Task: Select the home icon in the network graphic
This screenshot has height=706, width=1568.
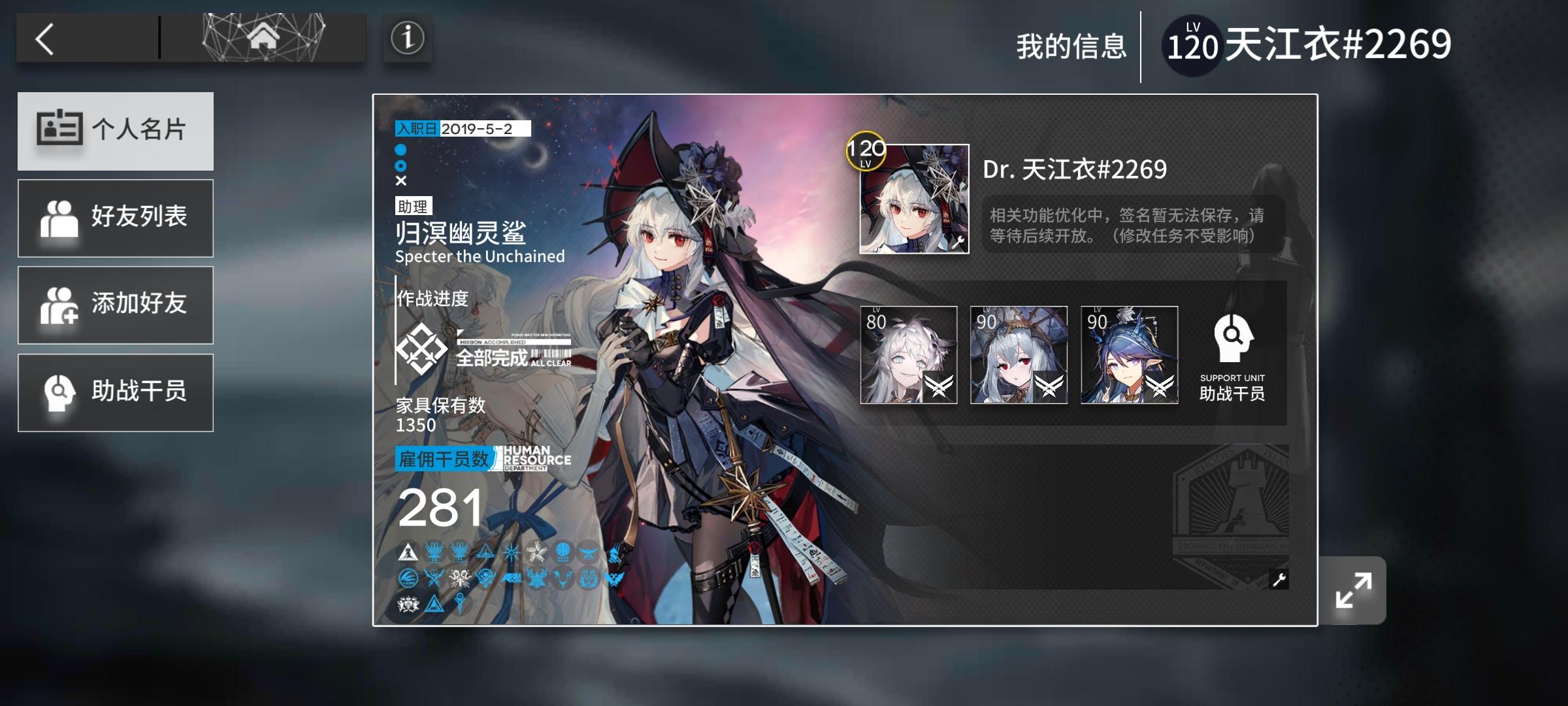Action: point(261,37)
